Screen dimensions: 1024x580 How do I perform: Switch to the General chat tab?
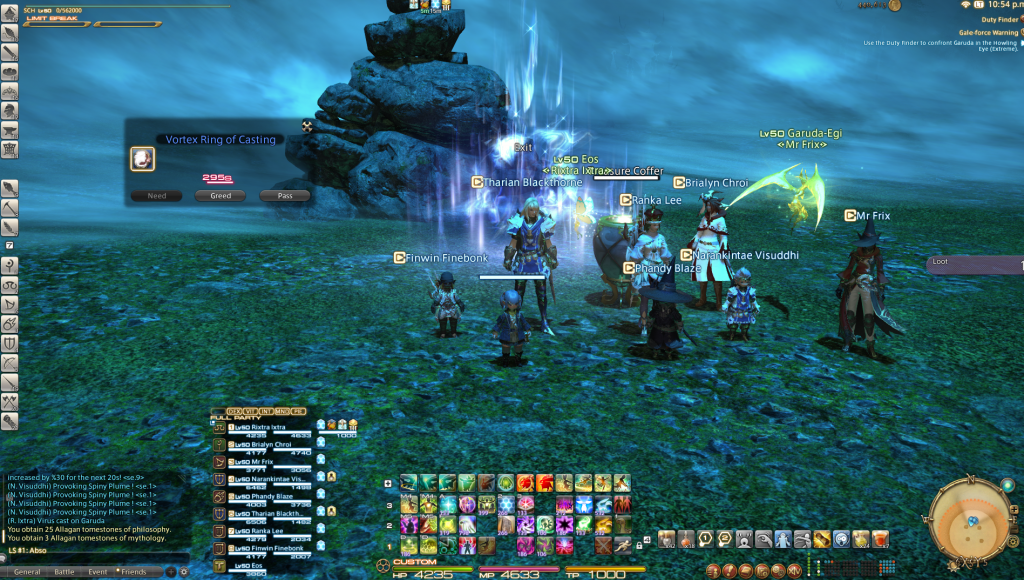click(x=27, y=572)
